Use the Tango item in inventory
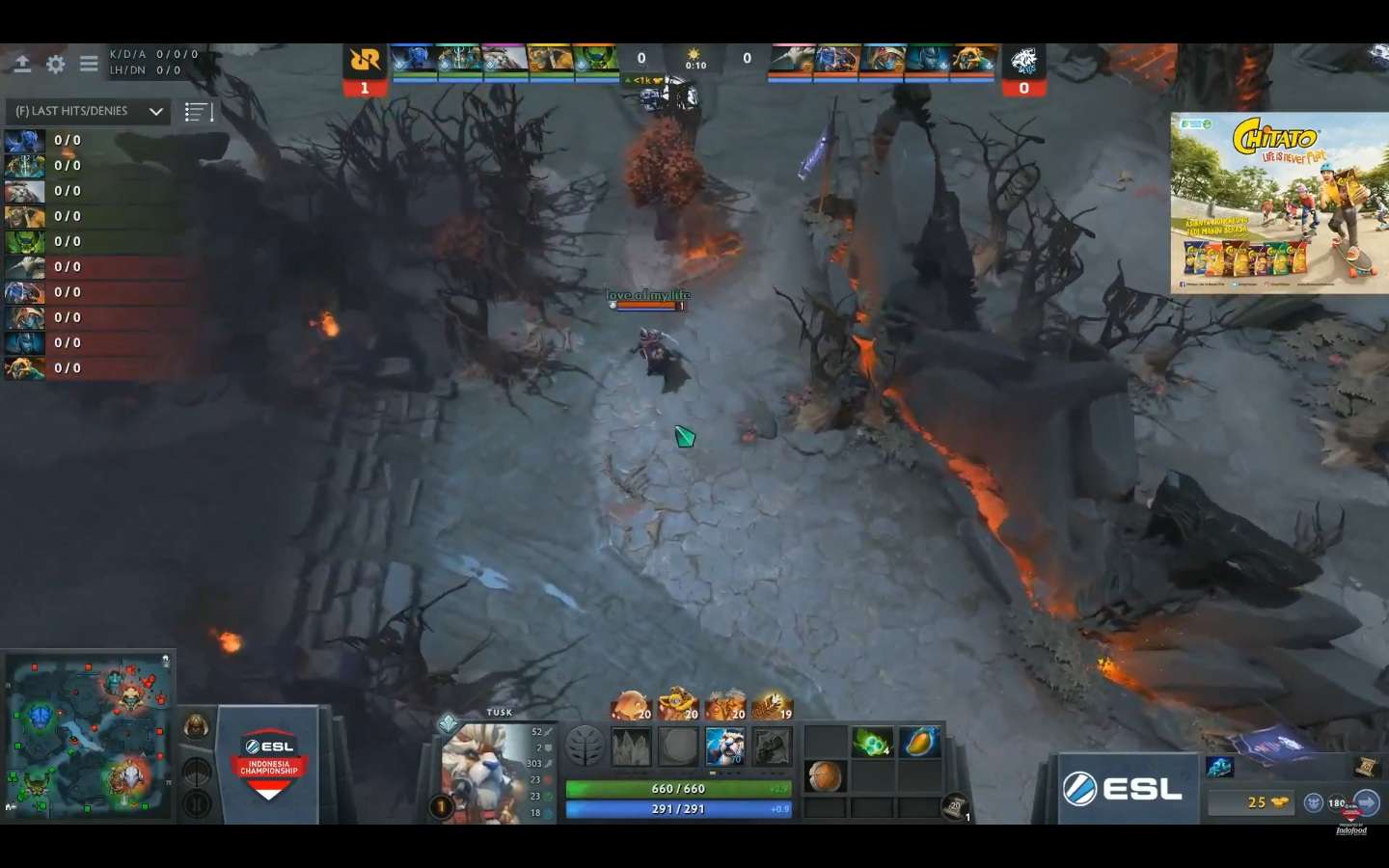 (872, 743)
